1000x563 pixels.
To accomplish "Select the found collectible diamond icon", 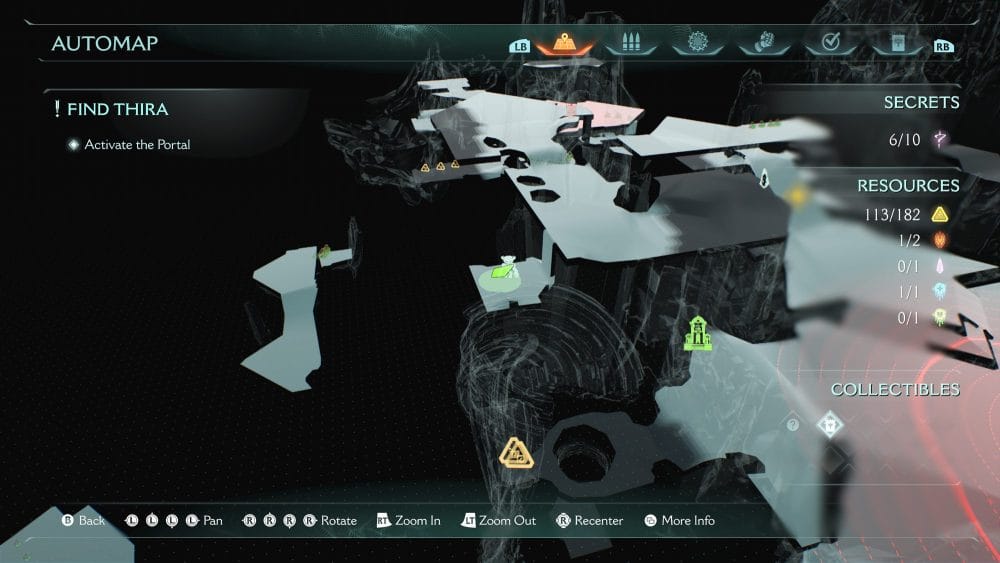I will pos(829,424).
